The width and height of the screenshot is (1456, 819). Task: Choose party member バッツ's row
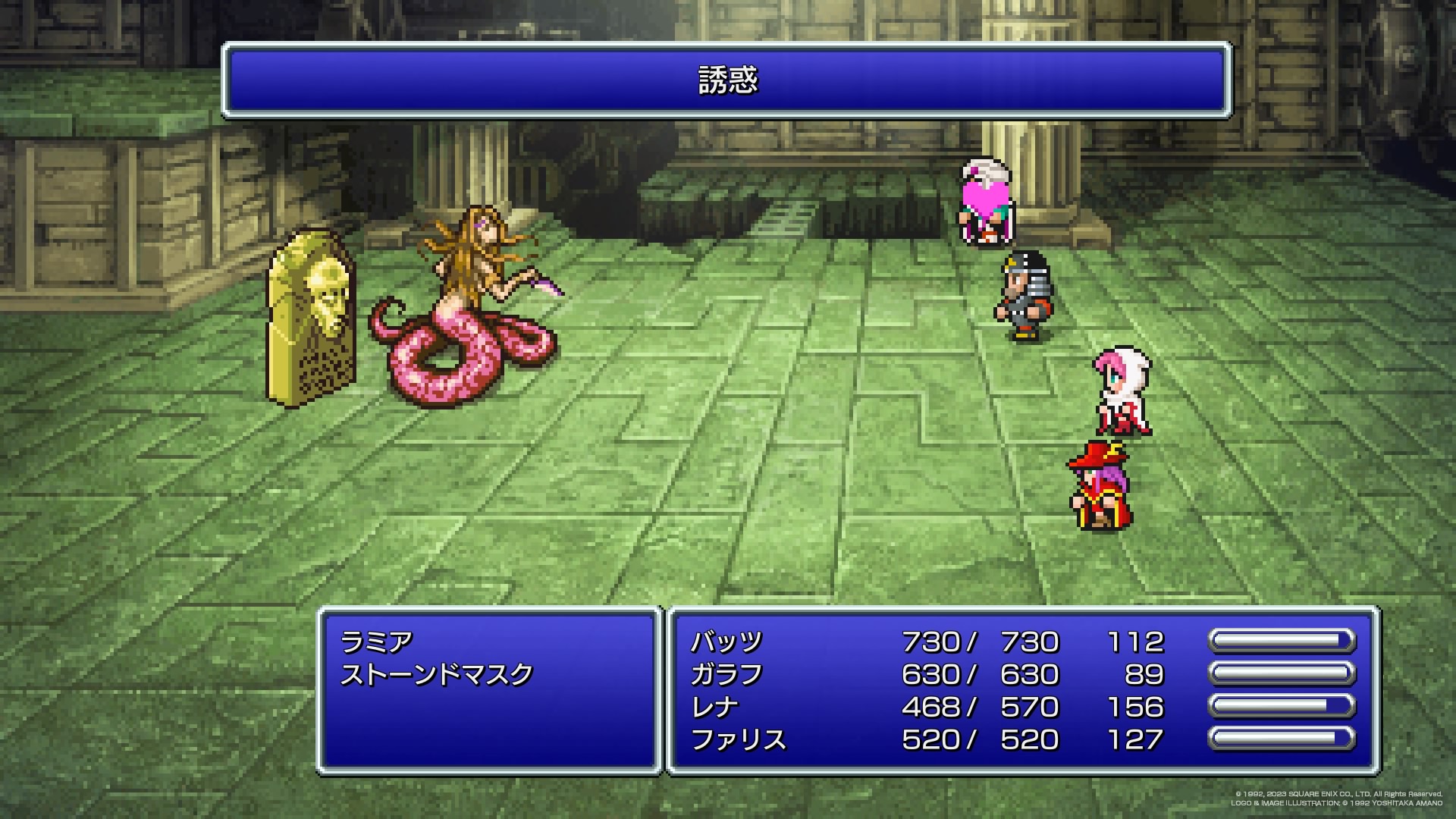click(x=726, y=642)
